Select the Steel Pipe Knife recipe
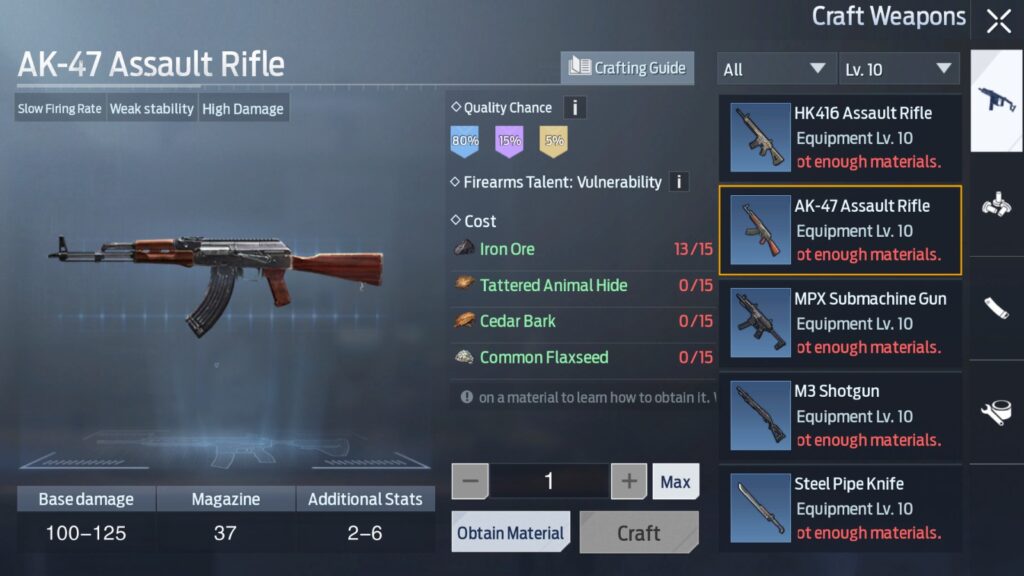 pos(839,508)
